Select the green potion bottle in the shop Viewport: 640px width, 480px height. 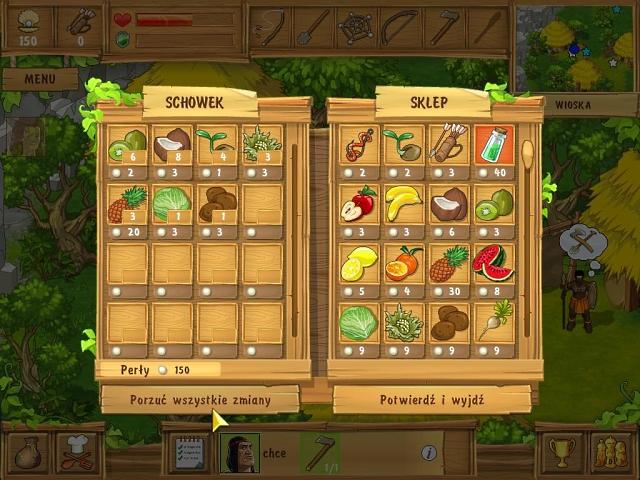click(493, 146)
